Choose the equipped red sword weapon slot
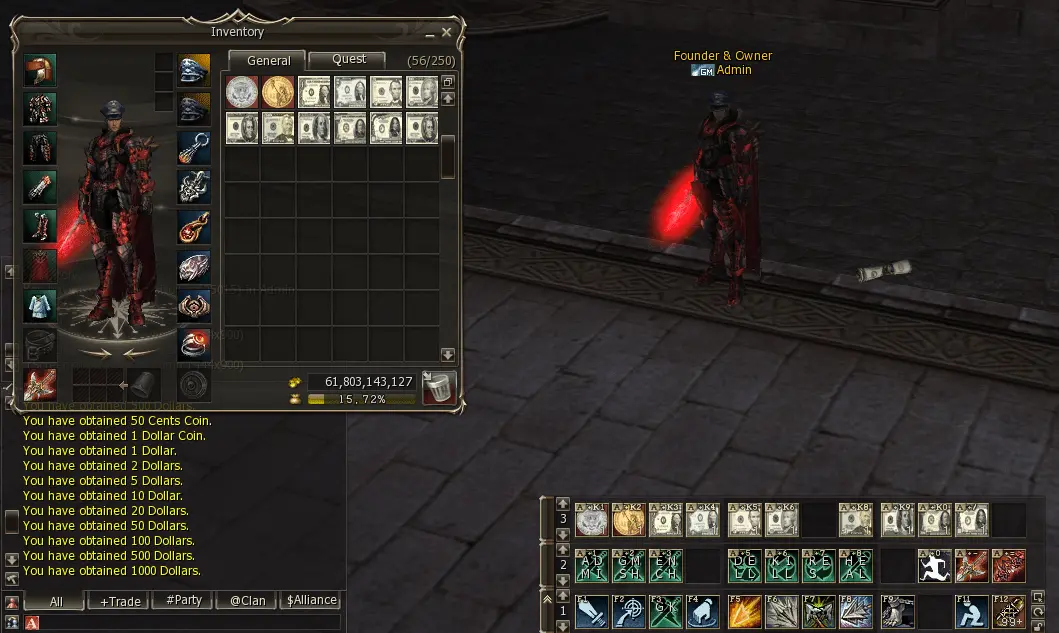Viewport: 1059px width, 633px height. pos(40,385)
